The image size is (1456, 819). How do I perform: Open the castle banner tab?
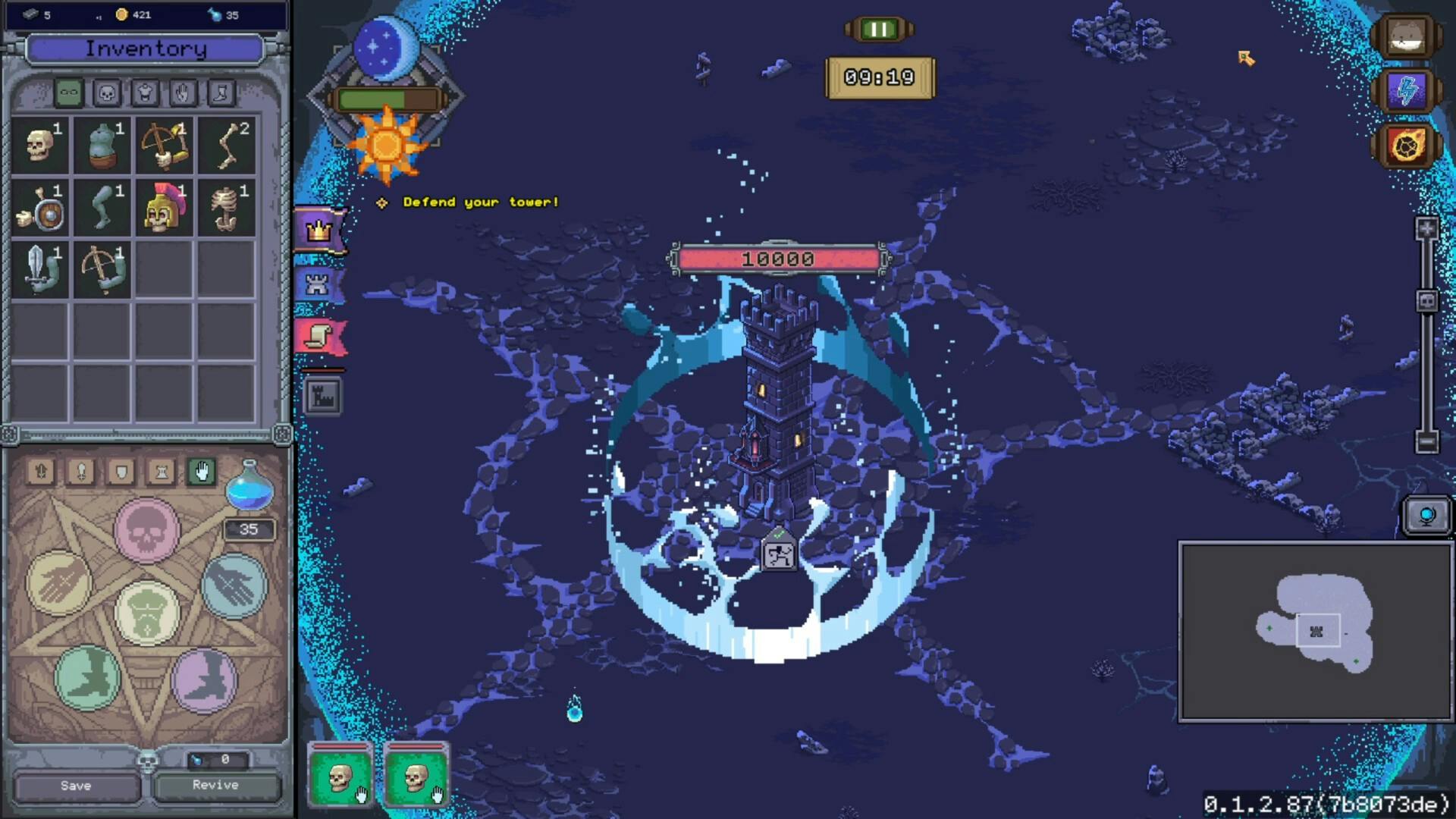(x=318, y=284)
